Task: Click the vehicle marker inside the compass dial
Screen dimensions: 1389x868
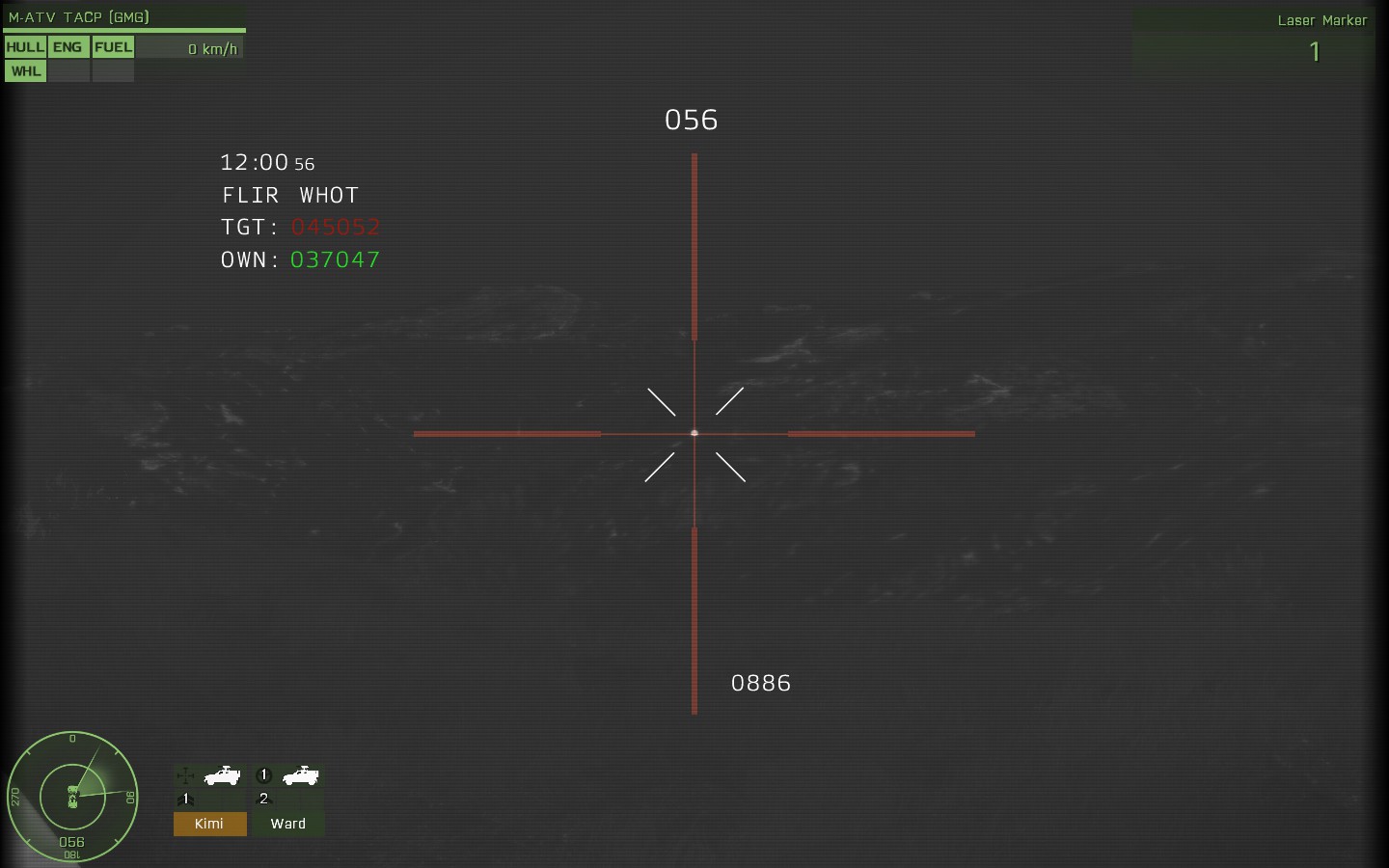Action: [74, 798]
